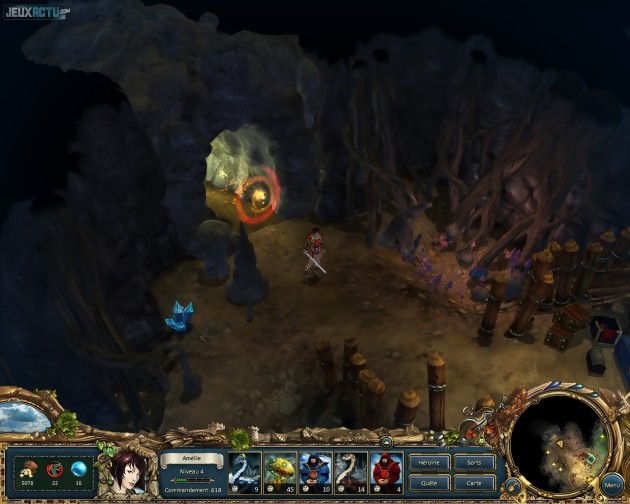Viewport: 630px width, 504px height.
Task: Select the yellow plant troop slot
Action: [280, 472]
